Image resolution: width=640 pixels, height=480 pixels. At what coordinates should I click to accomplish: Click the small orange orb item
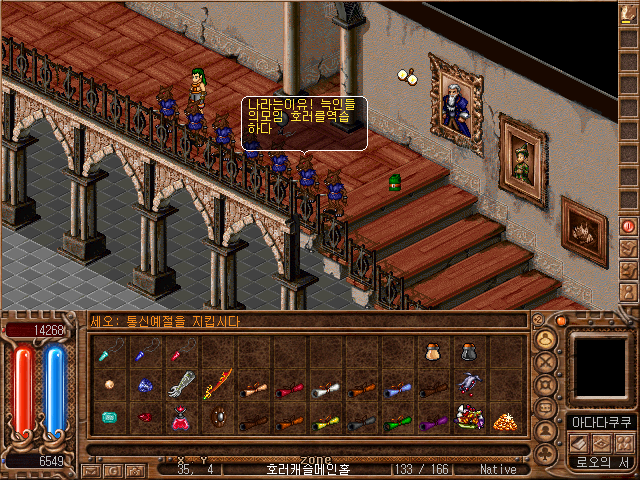(x=108, y=385)
